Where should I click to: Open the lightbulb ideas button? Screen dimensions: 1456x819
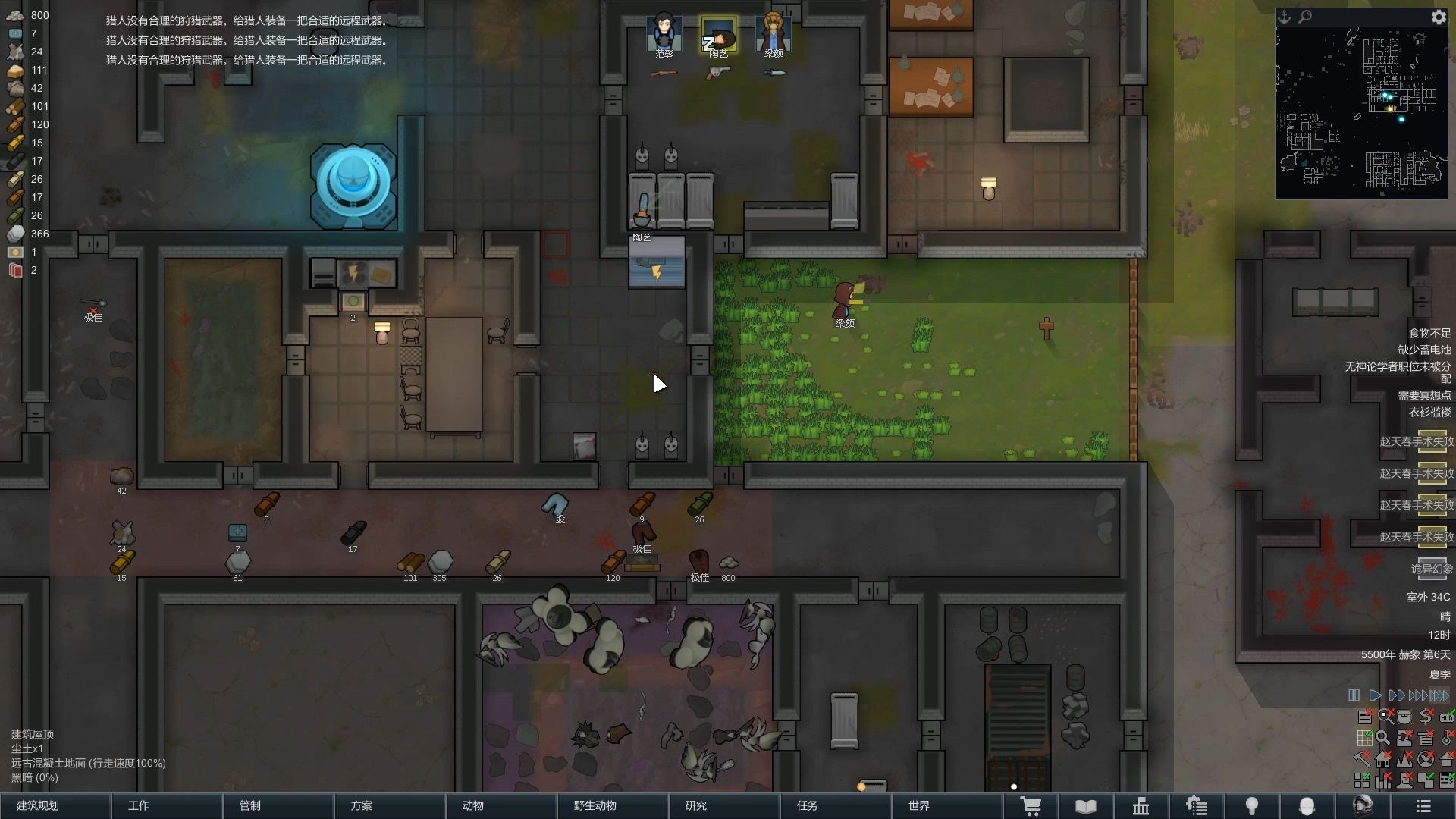tap(1252, 806)
